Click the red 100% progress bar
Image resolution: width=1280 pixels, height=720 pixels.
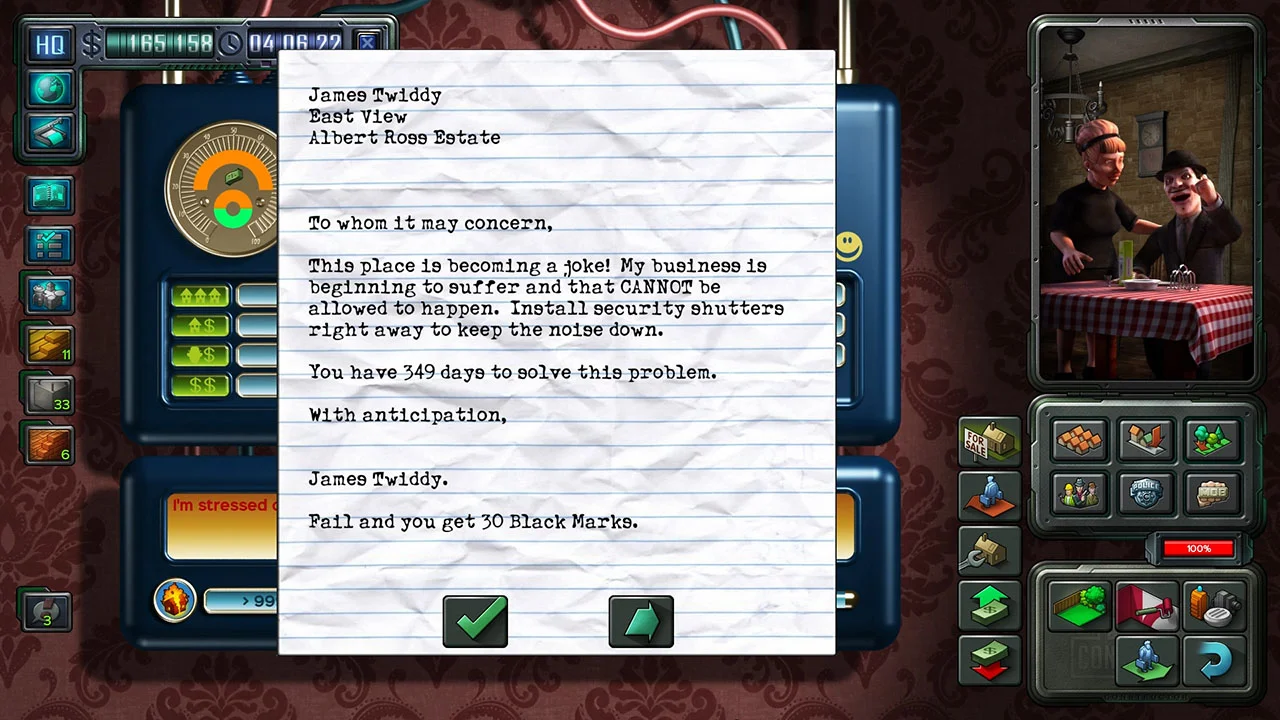pyautogui.click(x=1198, y=548)
